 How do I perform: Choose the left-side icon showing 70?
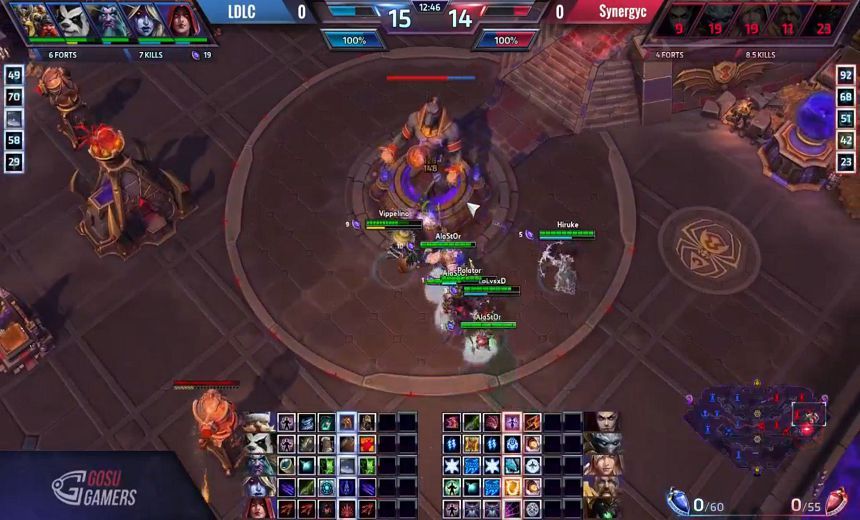tap(14, 97)
